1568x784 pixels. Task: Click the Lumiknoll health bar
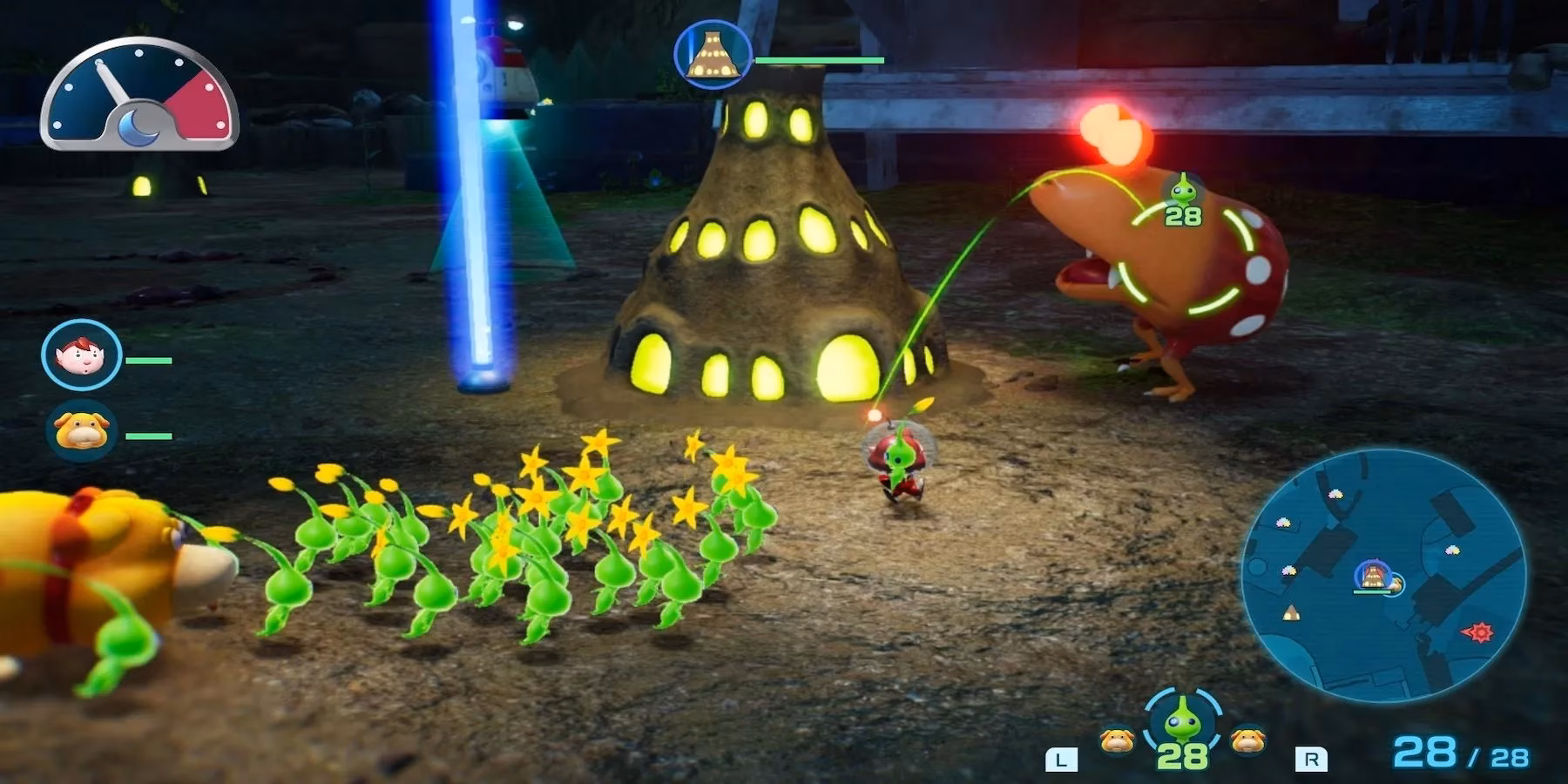(x=819, y=59)
